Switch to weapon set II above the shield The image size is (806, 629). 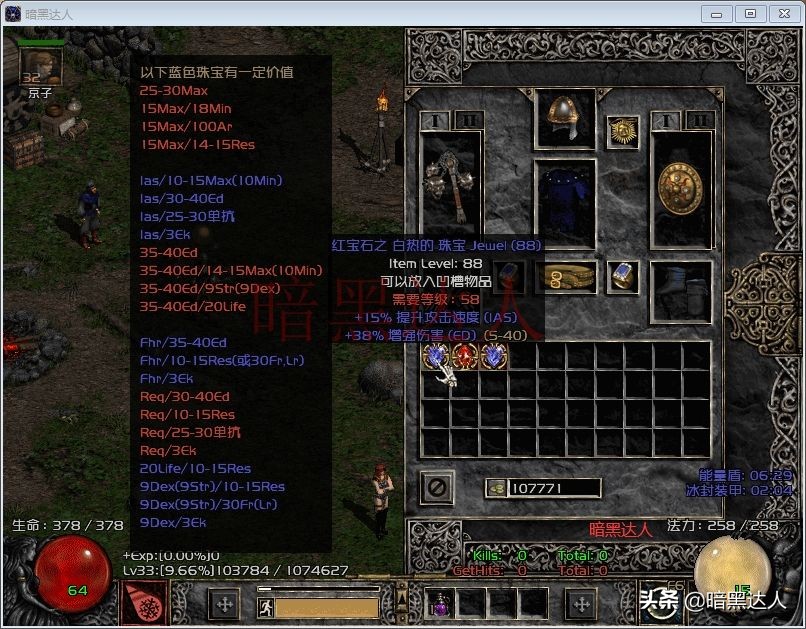tap(700, 121)
